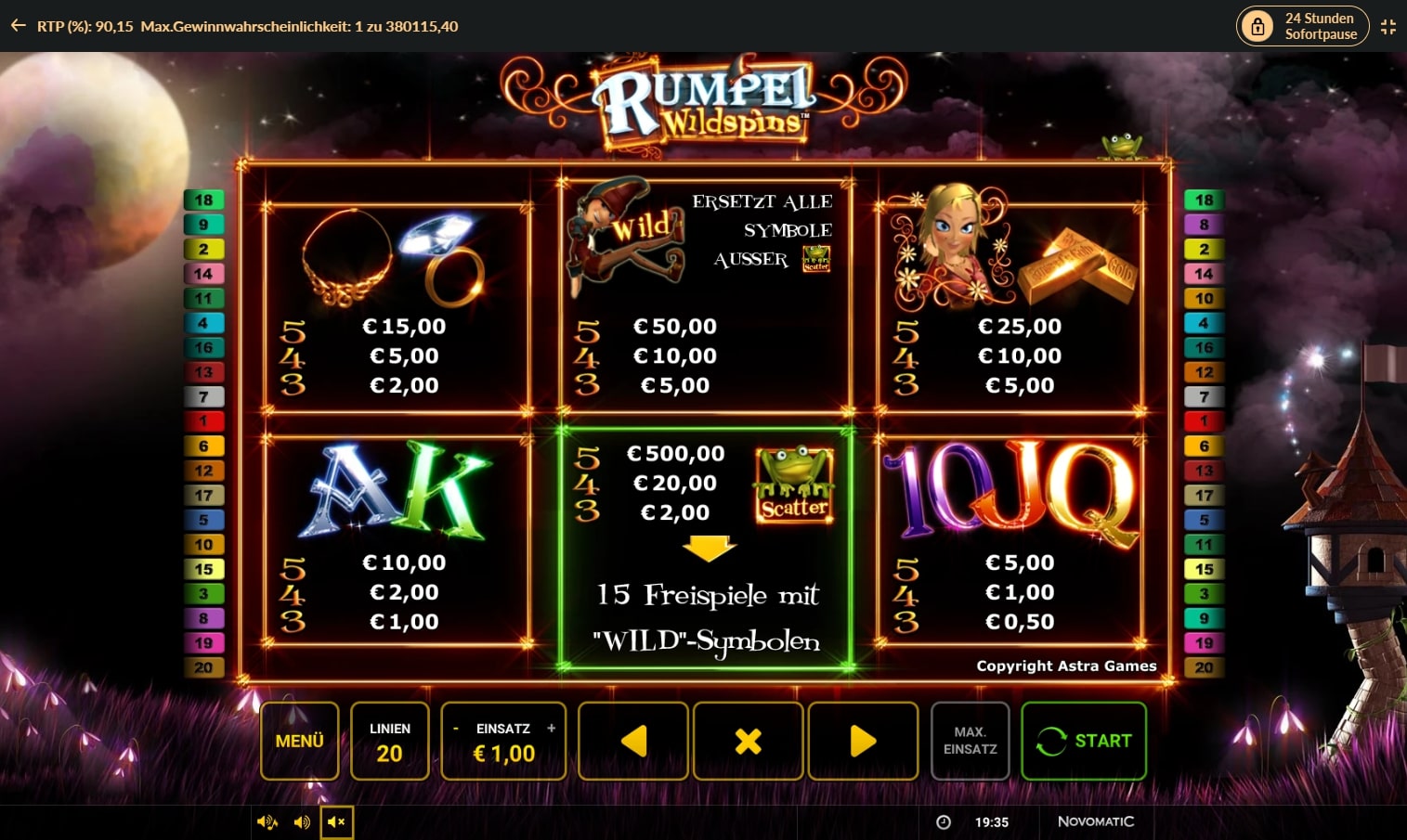Click the fullscreen toggle icon top right

tap(1388, 26)
